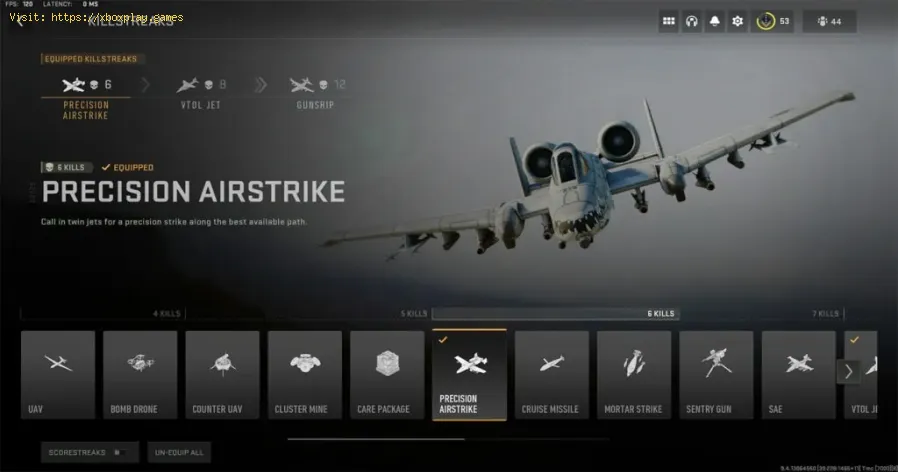This screenshot has width=898, height=472.
Task: Select the equipped Precision Airstrike slot
Action: pos(85,94)
